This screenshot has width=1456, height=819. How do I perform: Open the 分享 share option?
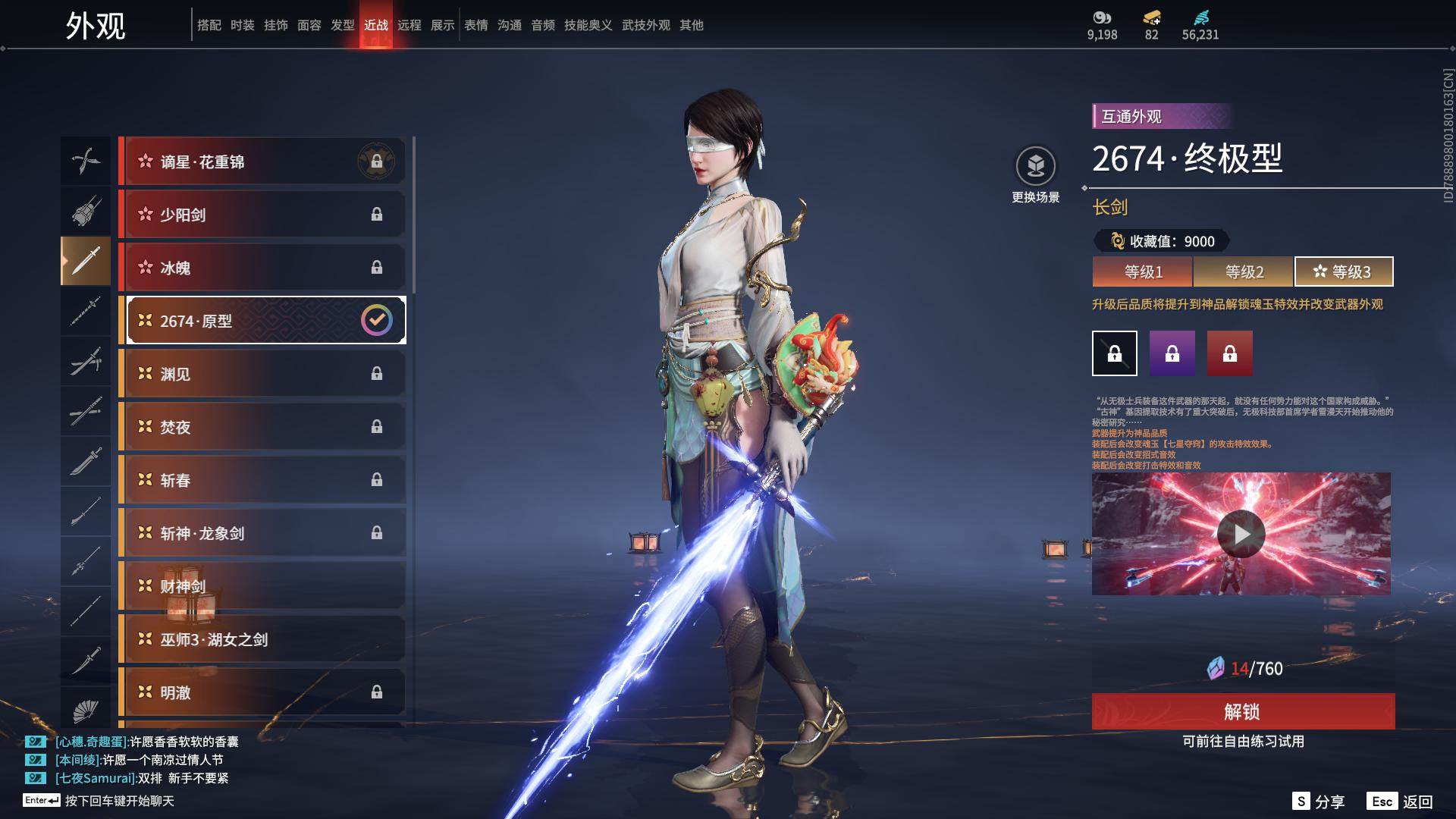1319,802
